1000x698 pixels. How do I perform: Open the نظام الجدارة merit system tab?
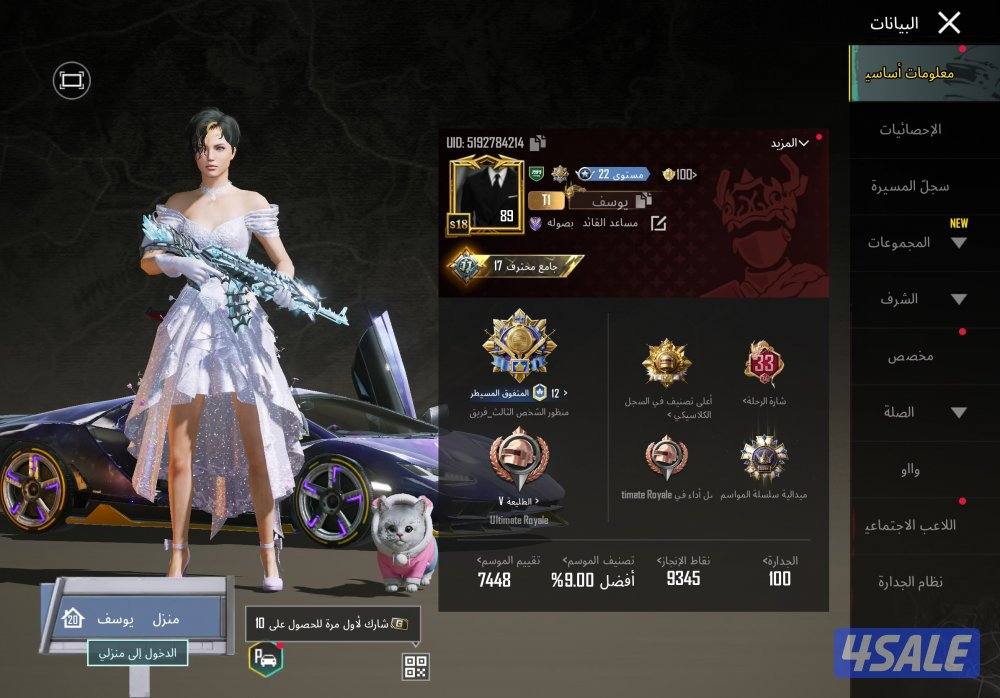point(910,582)
